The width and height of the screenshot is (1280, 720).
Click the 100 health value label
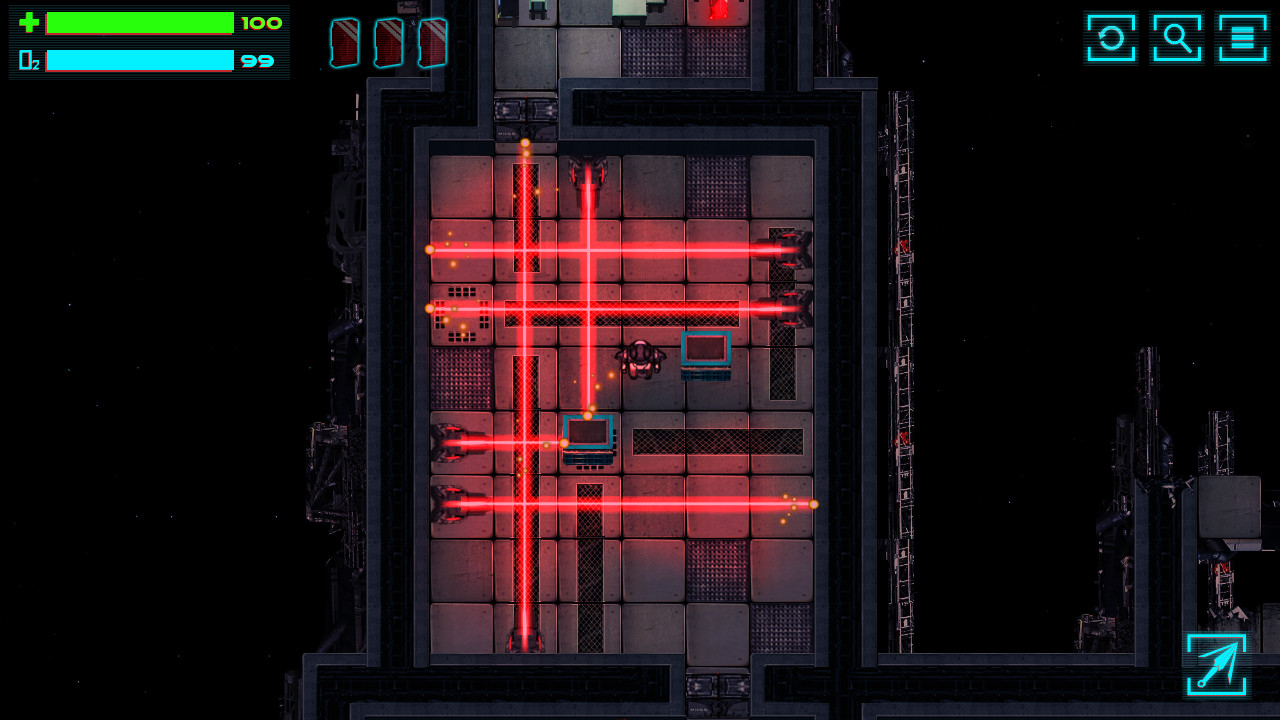262,22
